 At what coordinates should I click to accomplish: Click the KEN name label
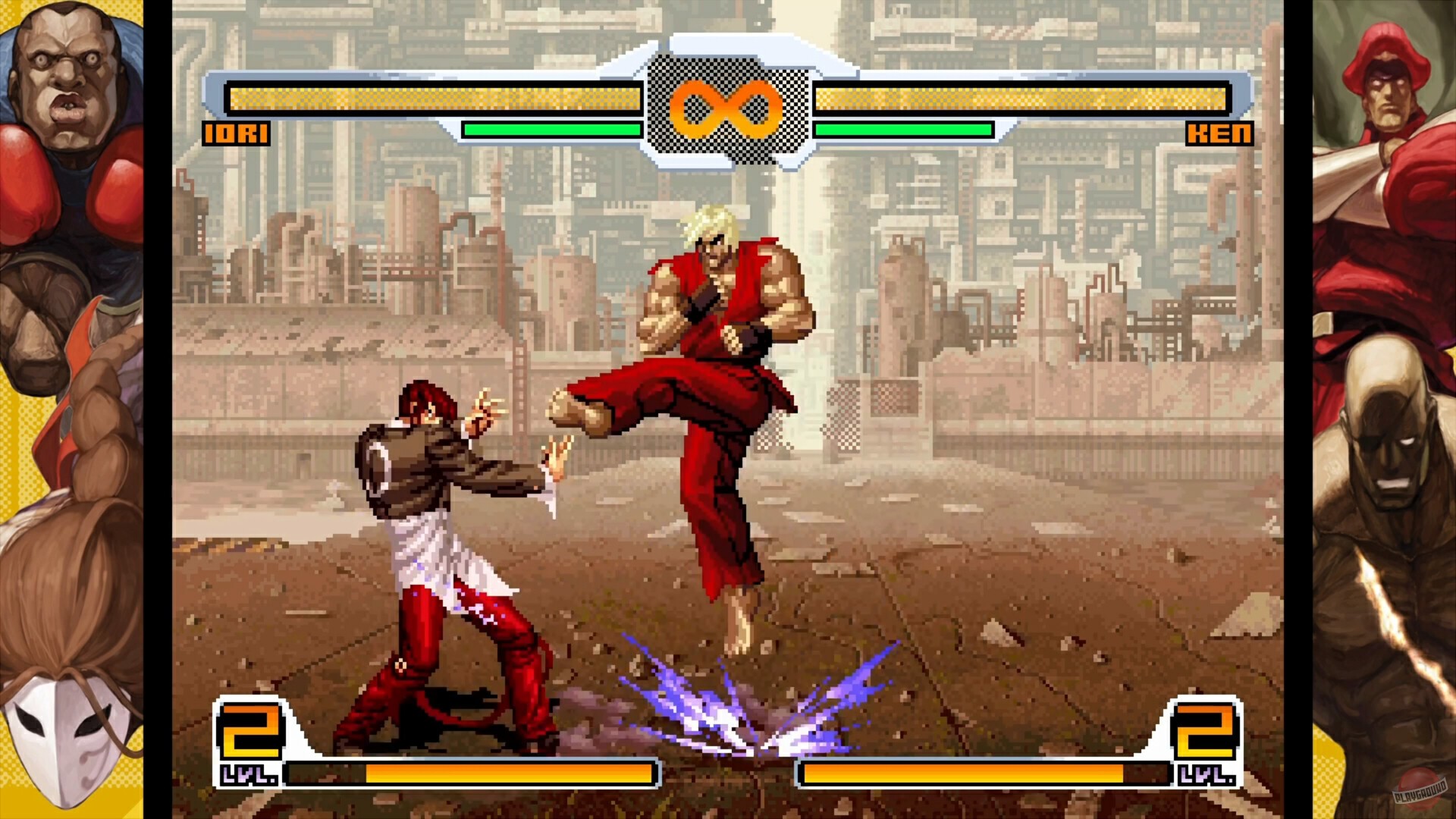click(1221, 135)
